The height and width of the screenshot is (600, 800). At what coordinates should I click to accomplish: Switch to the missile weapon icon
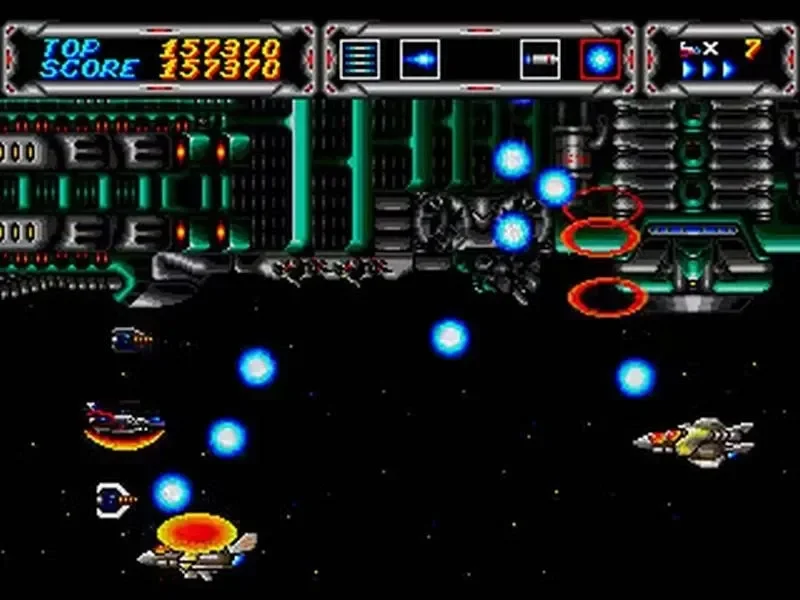click(x=540, y=59)
